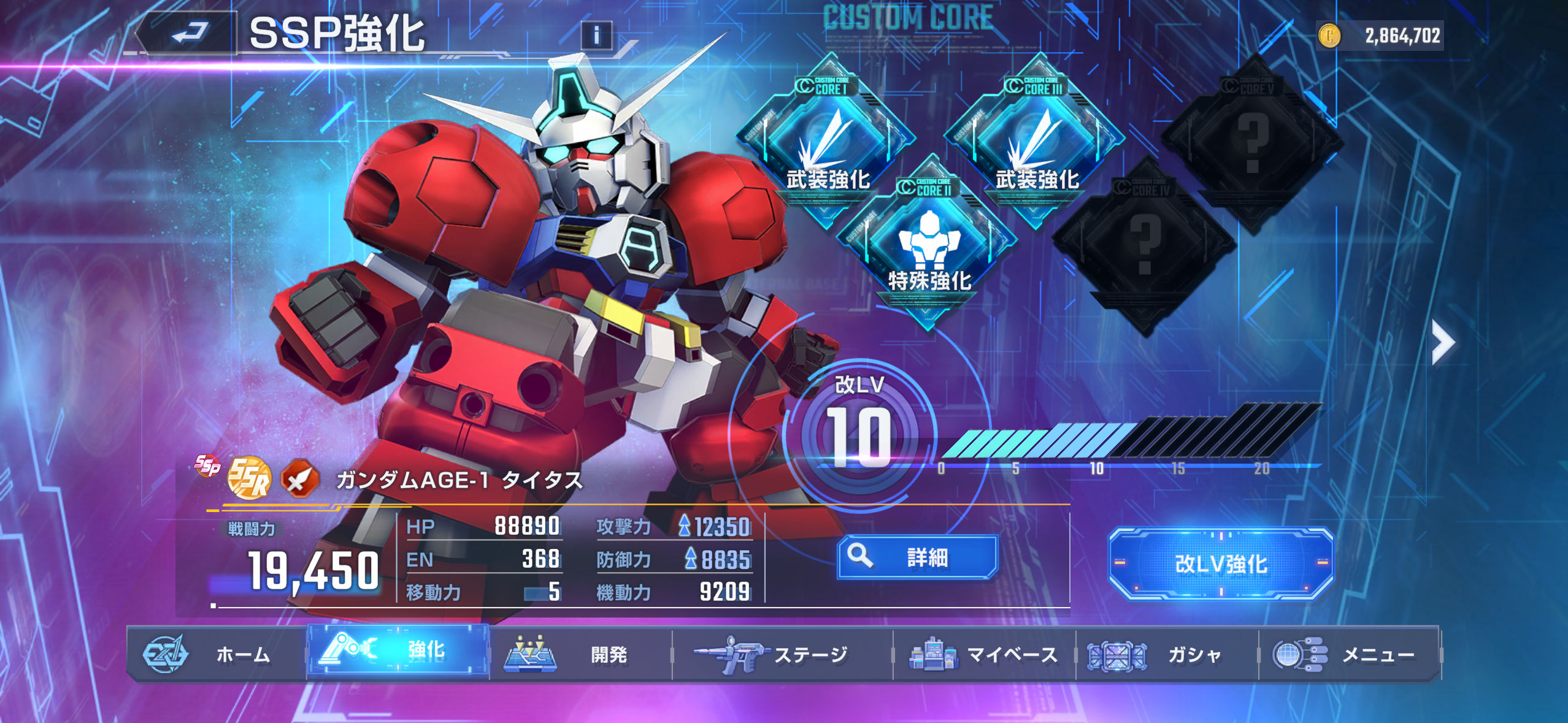Open the ガシャ gacha tab

1167,654
